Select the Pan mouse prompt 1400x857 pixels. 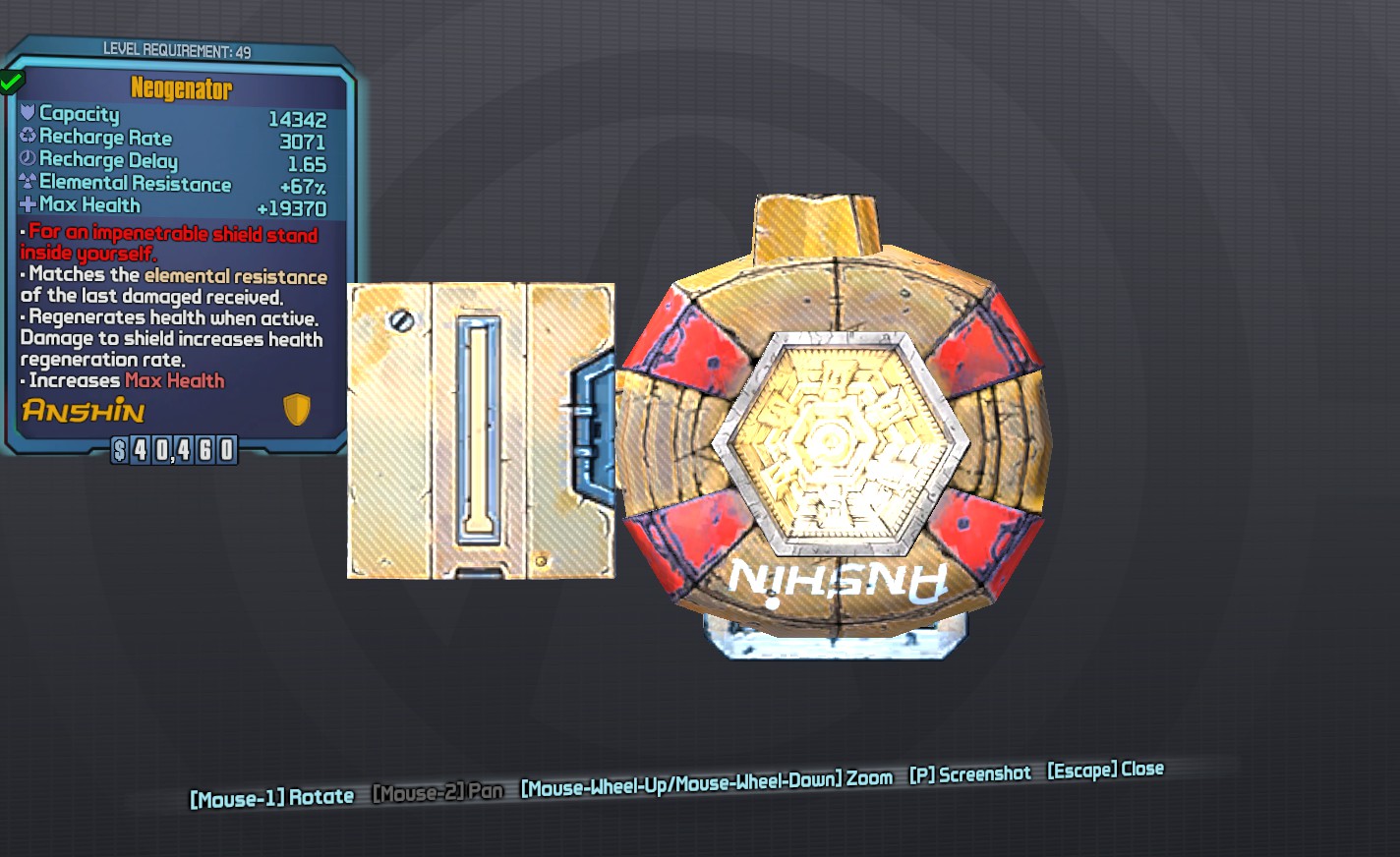(x=437, y=790)
